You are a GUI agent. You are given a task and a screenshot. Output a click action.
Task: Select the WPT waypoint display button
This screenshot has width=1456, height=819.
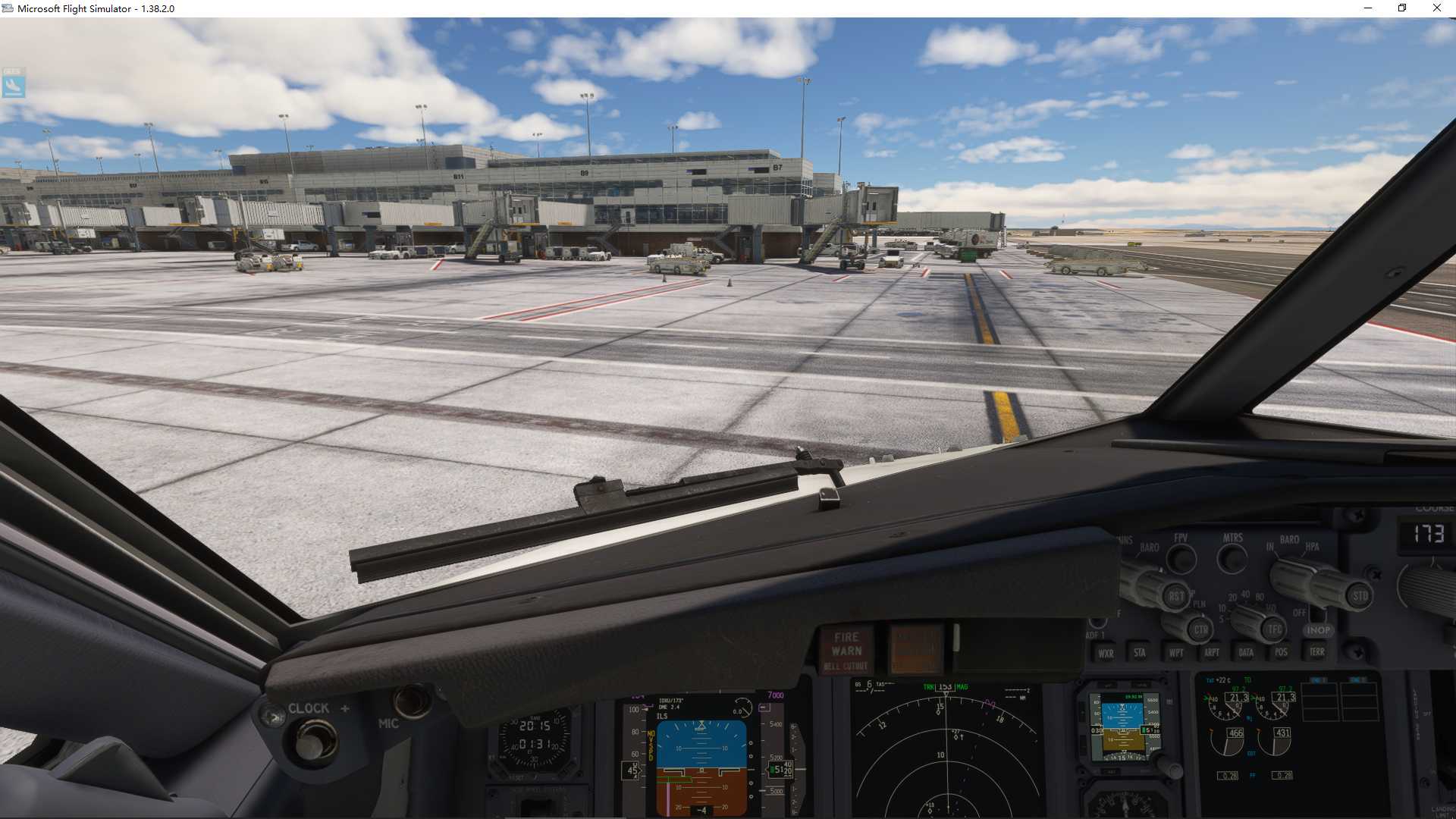click(1176, 652)
